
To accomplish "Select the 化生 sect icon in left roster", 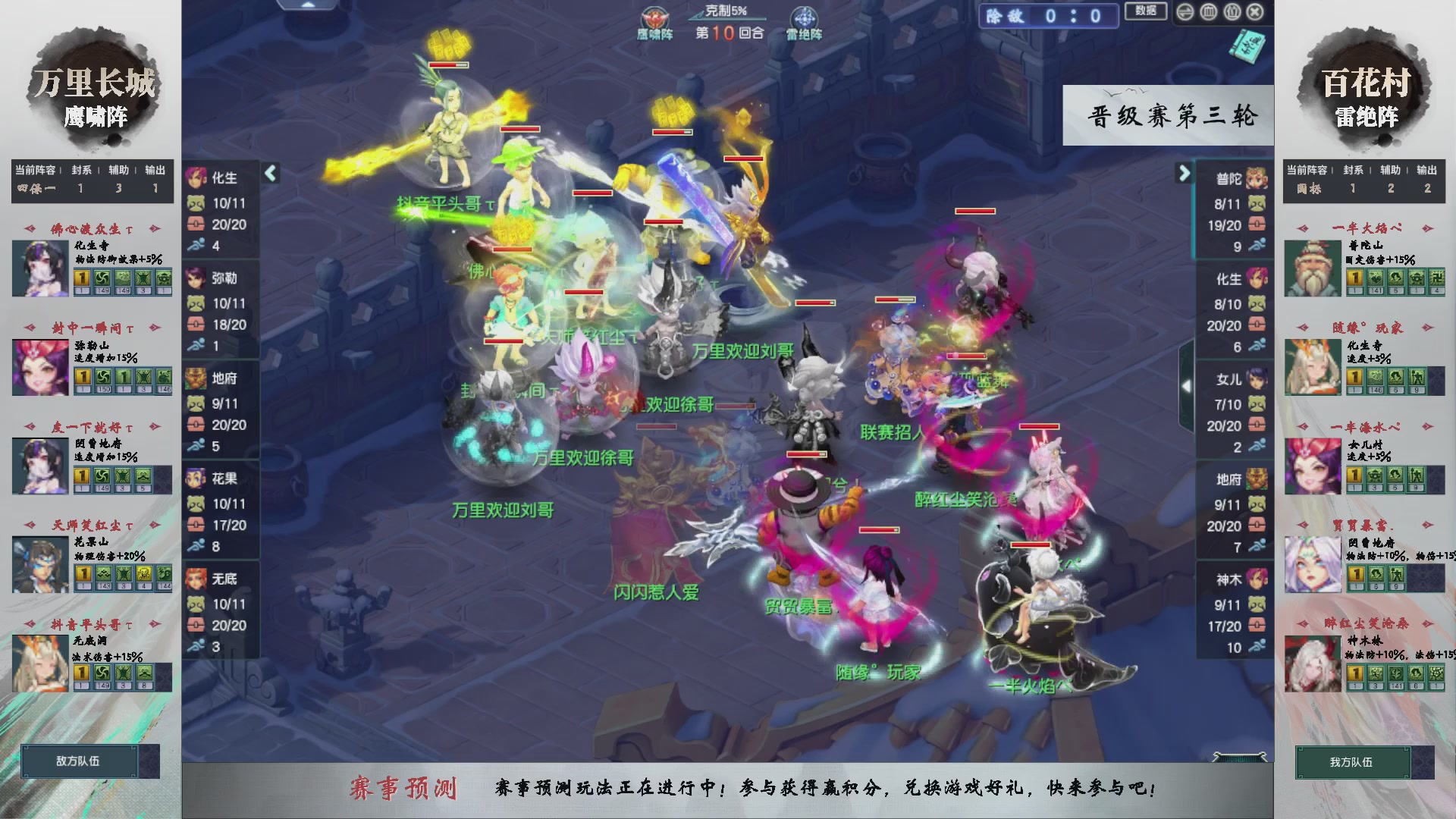I will (x=196, y=179).
